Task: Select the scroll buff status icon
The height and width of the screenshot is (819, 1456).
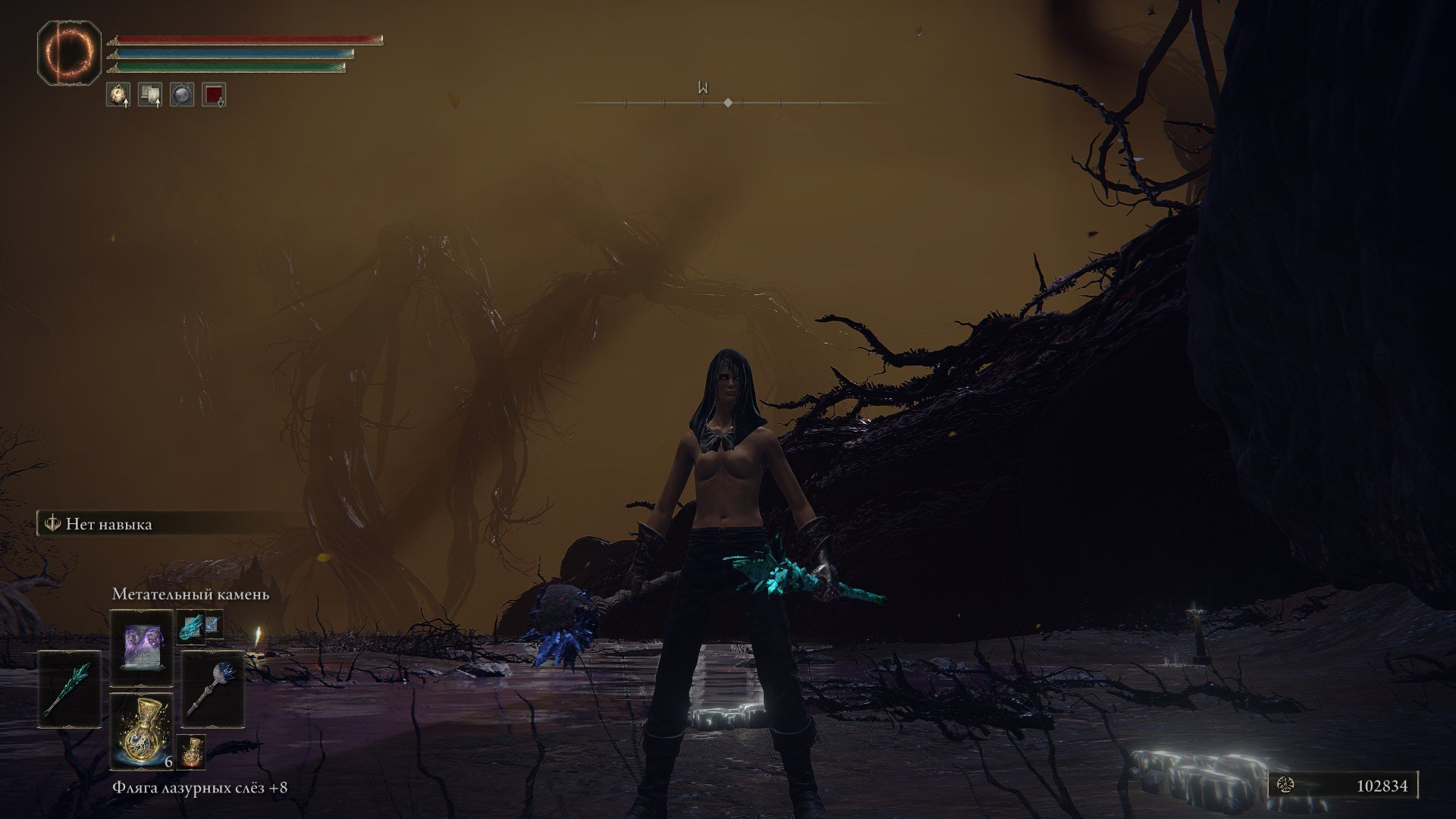Action: point(150,95)
